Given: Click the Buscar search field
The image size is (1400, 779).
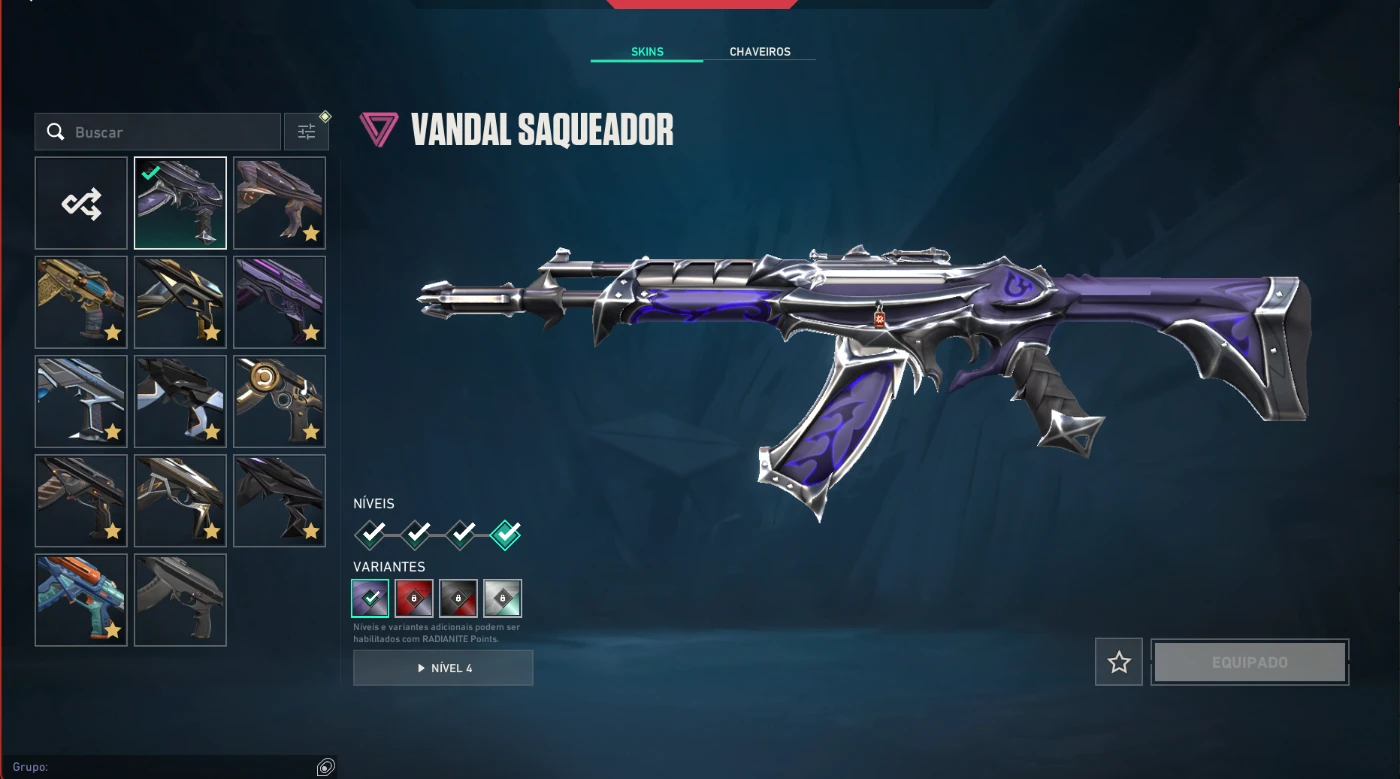Looking at the screenshot, I should pyautogui.click(x=170, y=132).
